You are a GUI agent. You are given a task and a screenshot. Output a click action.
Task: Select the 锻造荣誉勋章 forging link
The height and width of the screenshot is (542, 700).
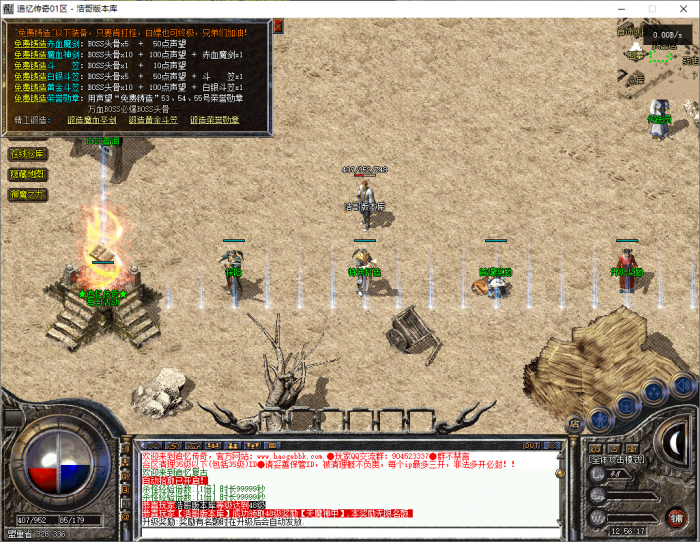(x=214, y=119)
